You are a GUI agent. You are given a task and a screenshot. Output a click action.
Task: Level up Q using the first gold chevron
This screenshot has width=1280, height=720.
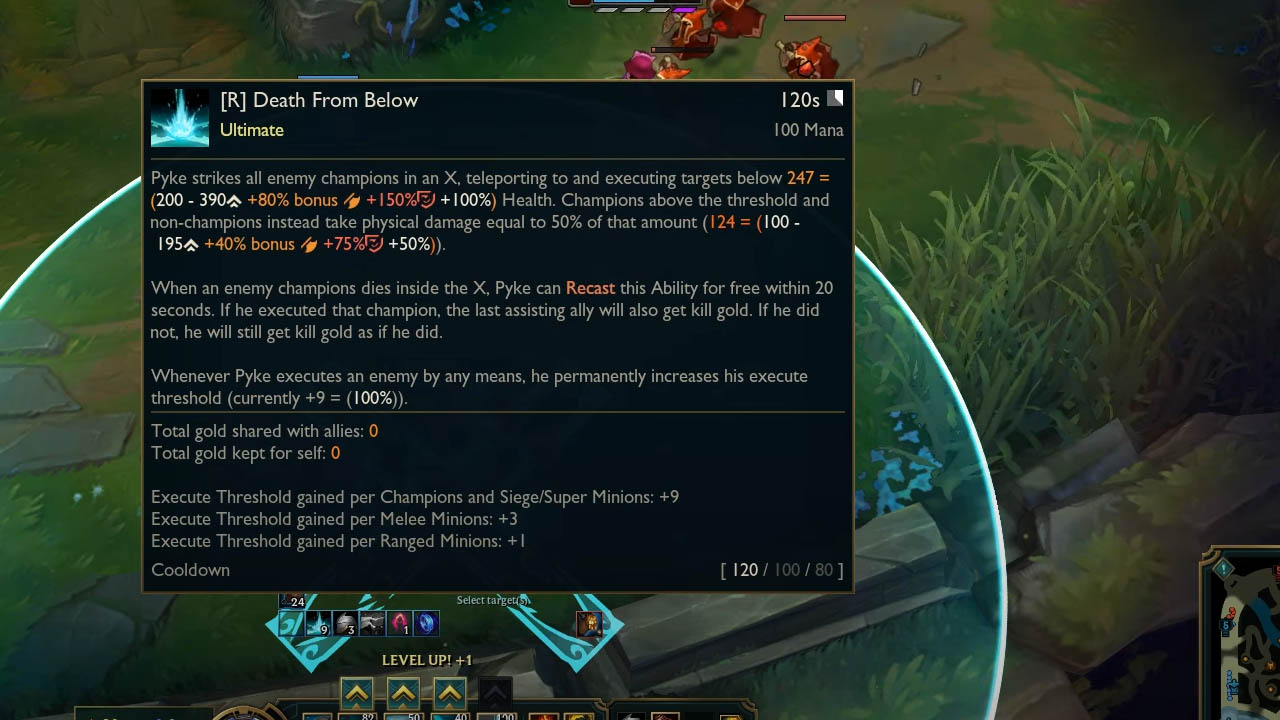click(x=357, y=692)
